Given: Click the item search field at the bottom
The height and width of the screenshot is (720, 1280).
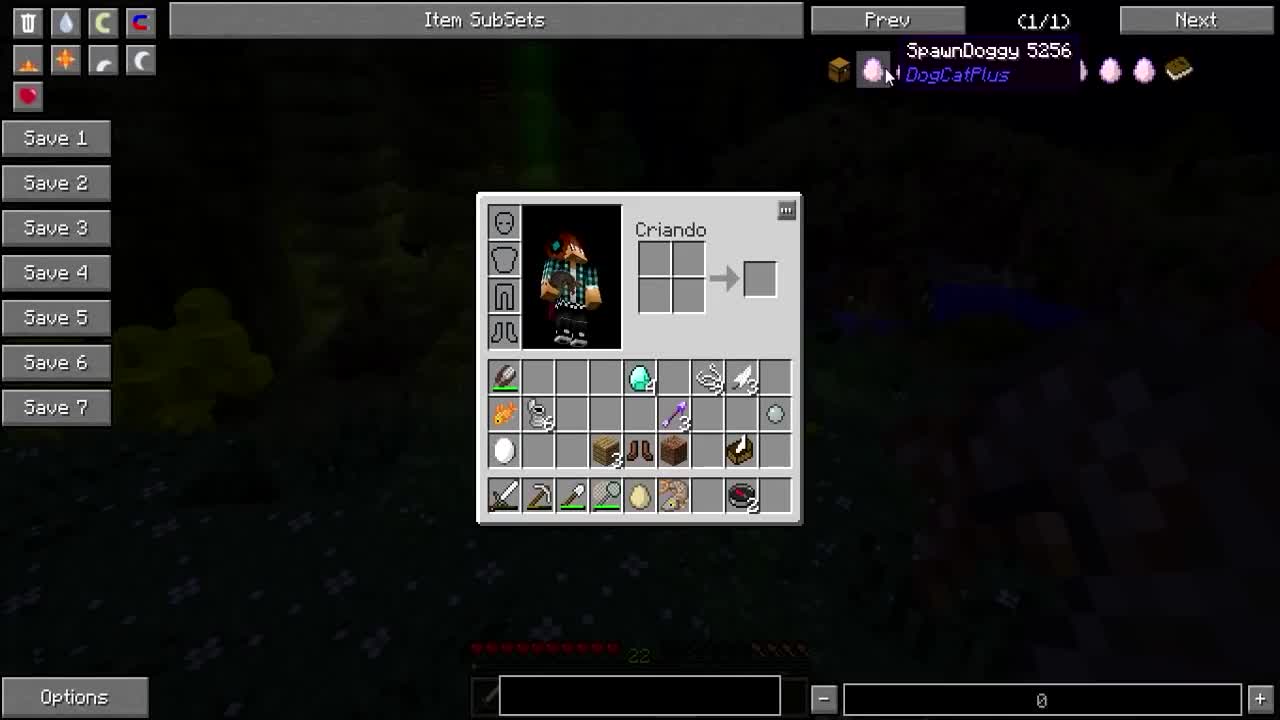Looking at the screenshot, I should pos(640,696).
